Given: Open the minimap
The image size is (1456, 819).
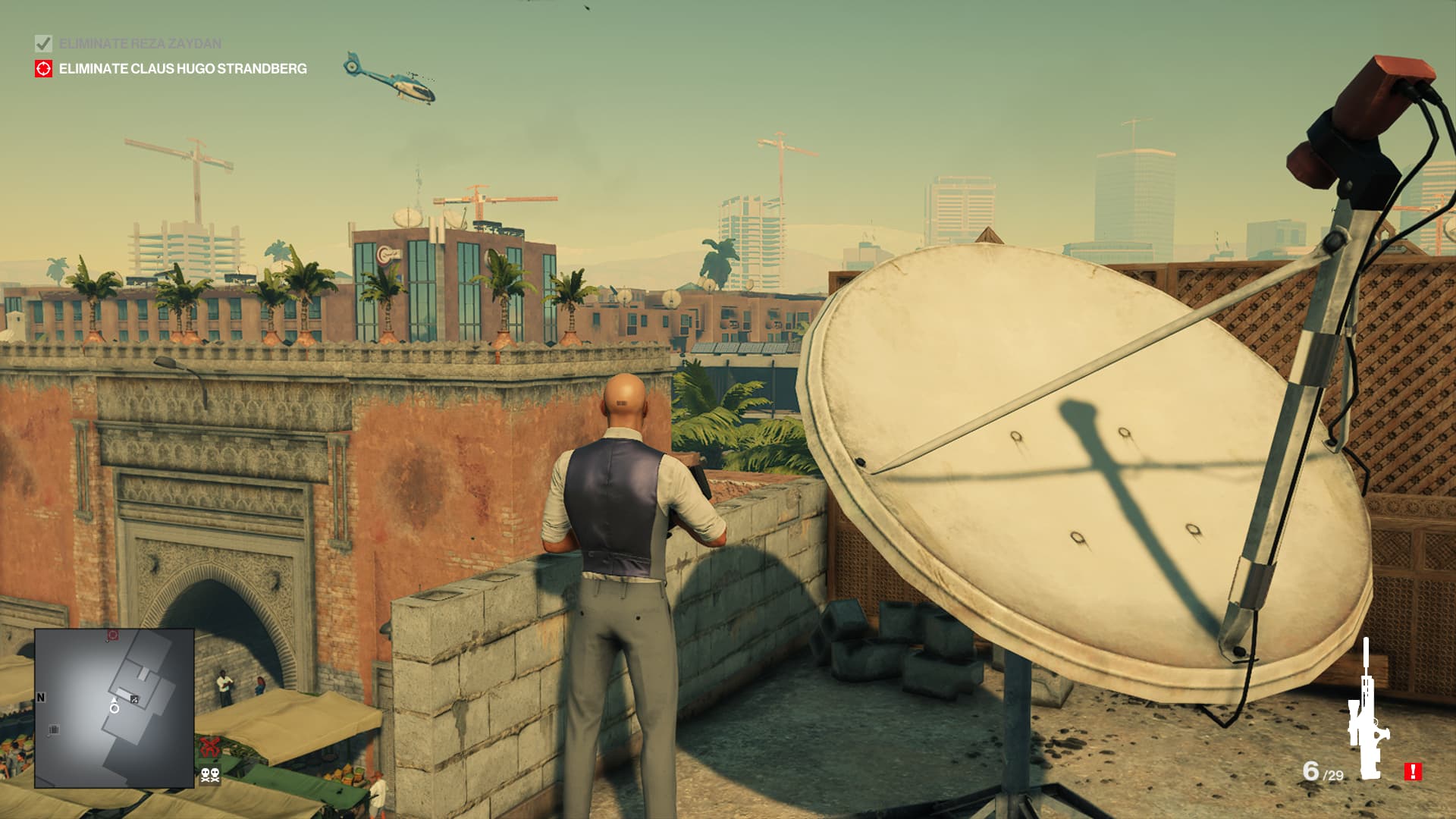Looking at the screenshot, I should 114,708.
